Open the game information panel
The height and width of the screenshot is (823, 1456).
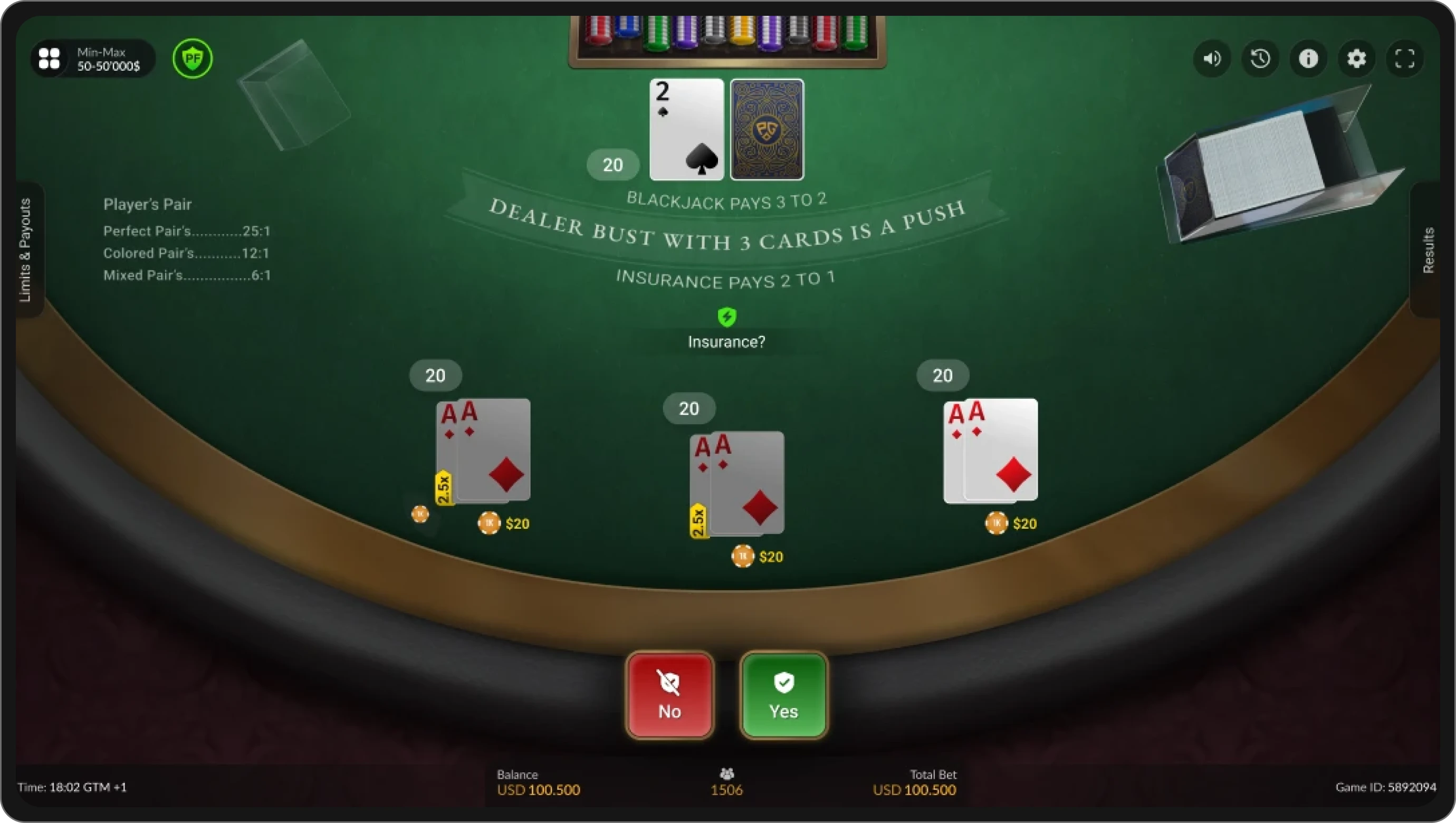coord(1308,59)
